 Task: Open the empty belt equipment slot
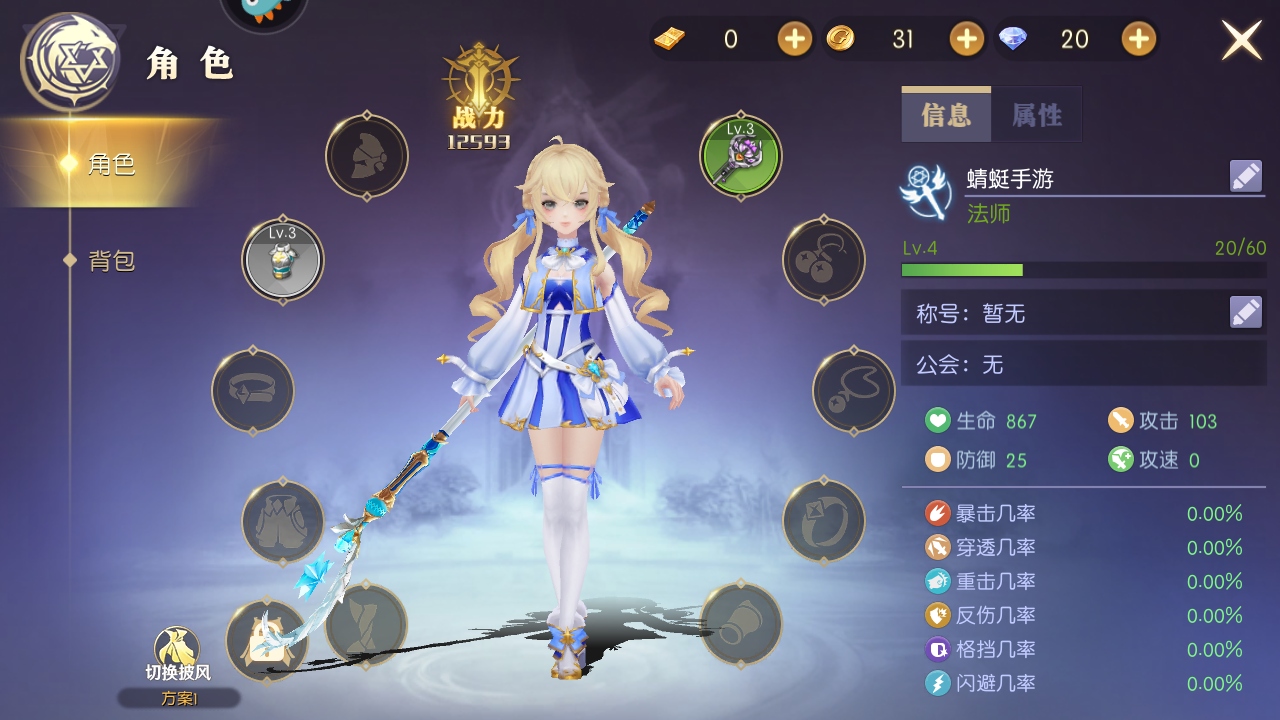[x=253, y=390]
